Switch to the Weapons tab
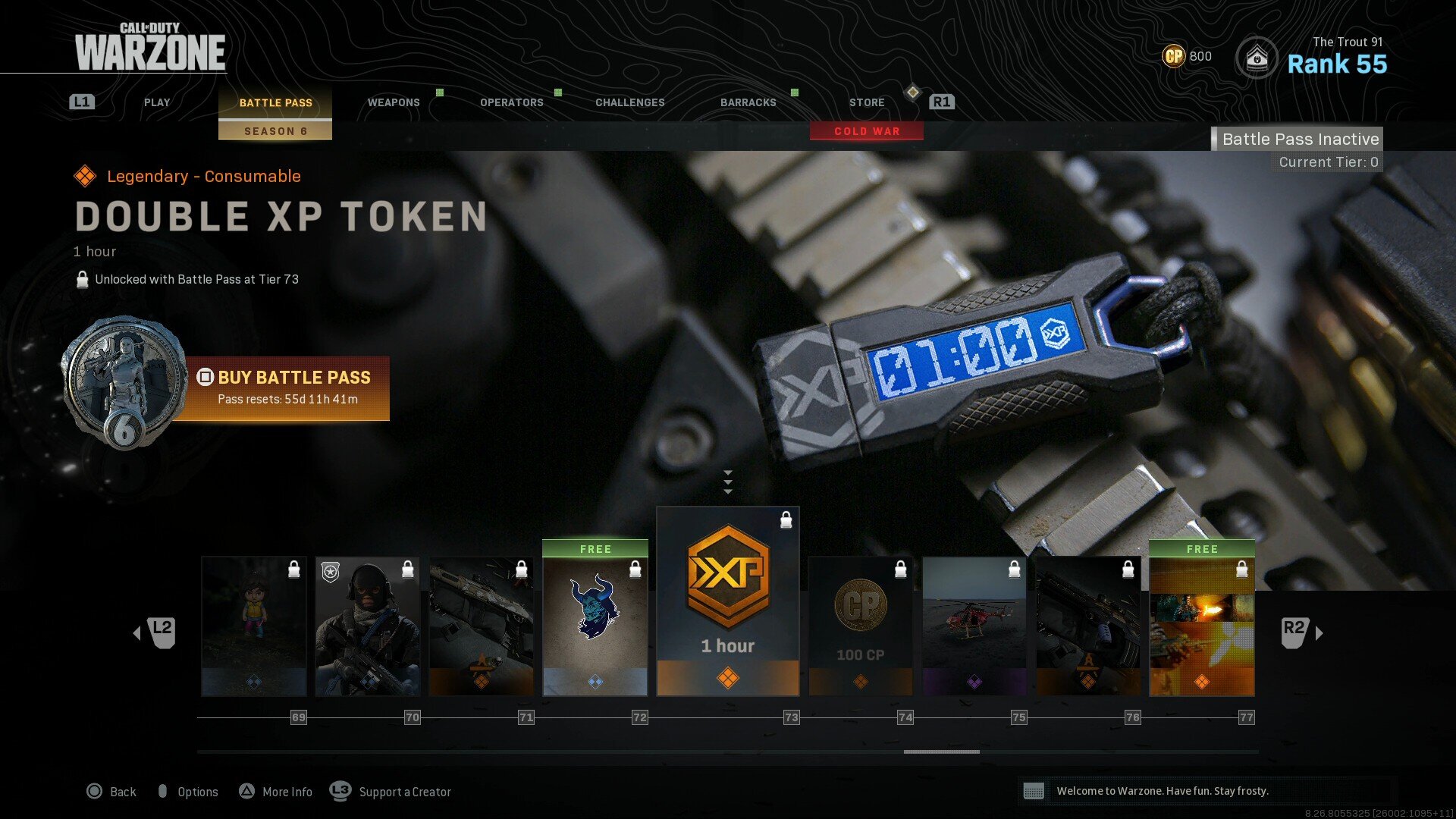 [x=394, y=102]
